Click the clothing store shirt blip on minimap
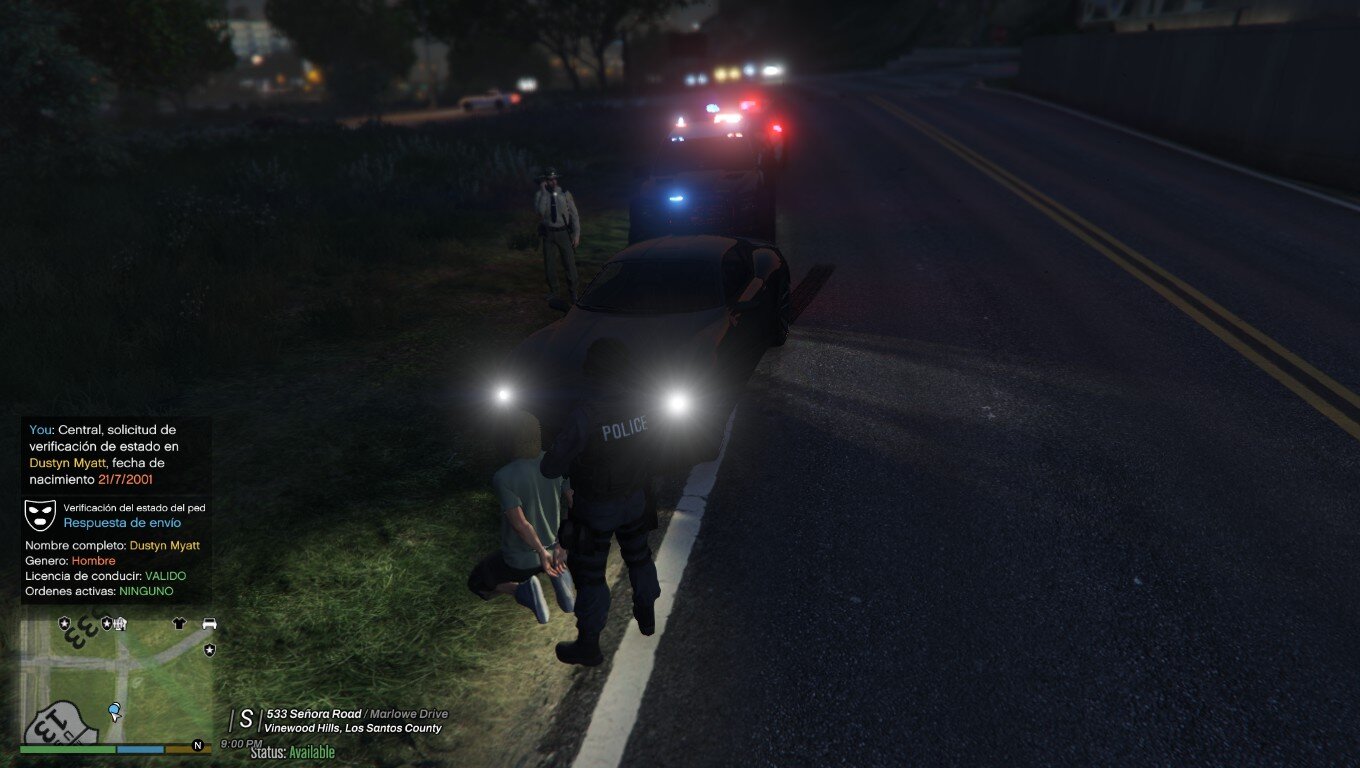 180,623
